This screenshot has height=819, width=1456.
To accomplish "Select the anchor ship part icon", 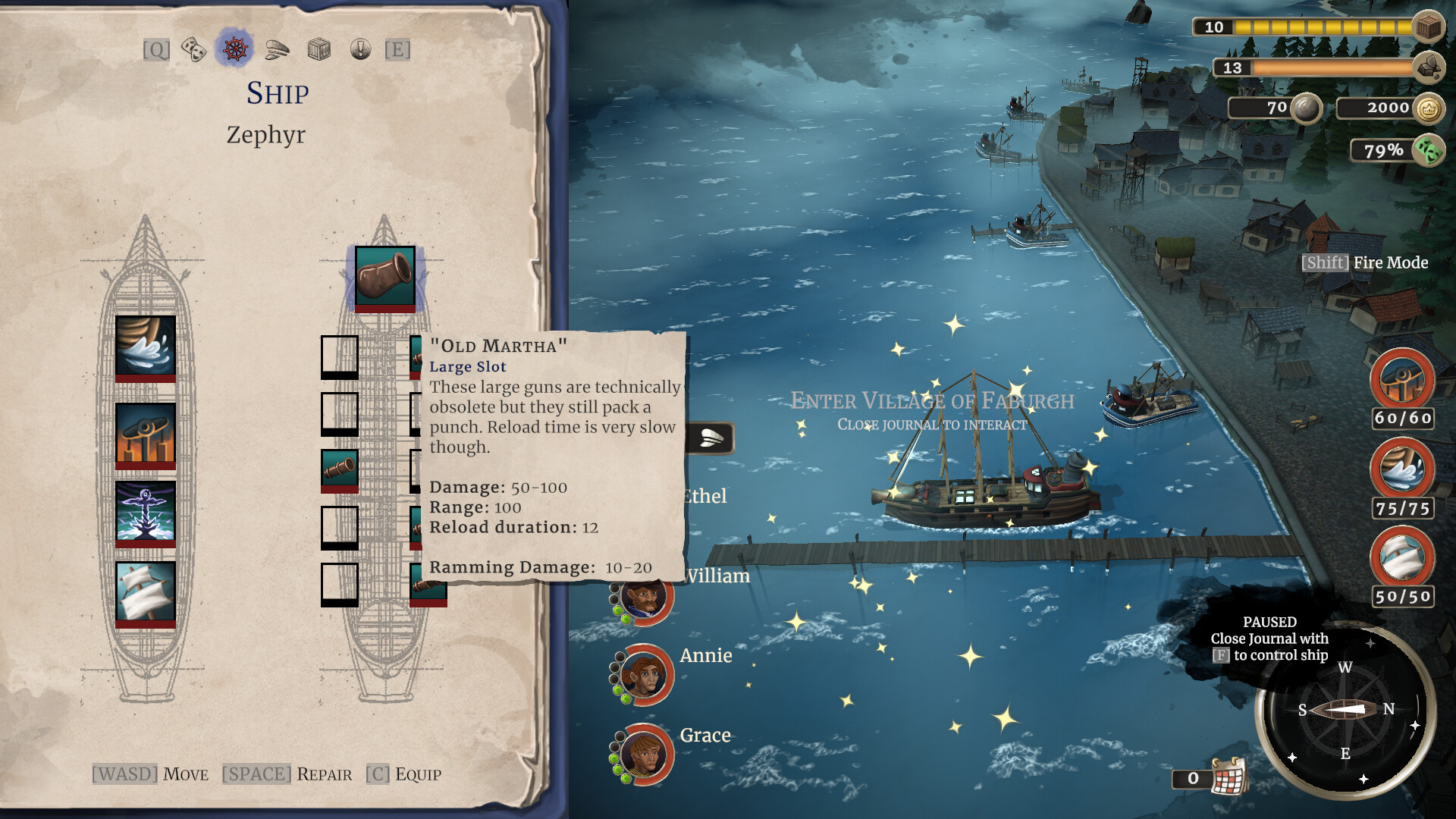I will (x=146, y=512).
